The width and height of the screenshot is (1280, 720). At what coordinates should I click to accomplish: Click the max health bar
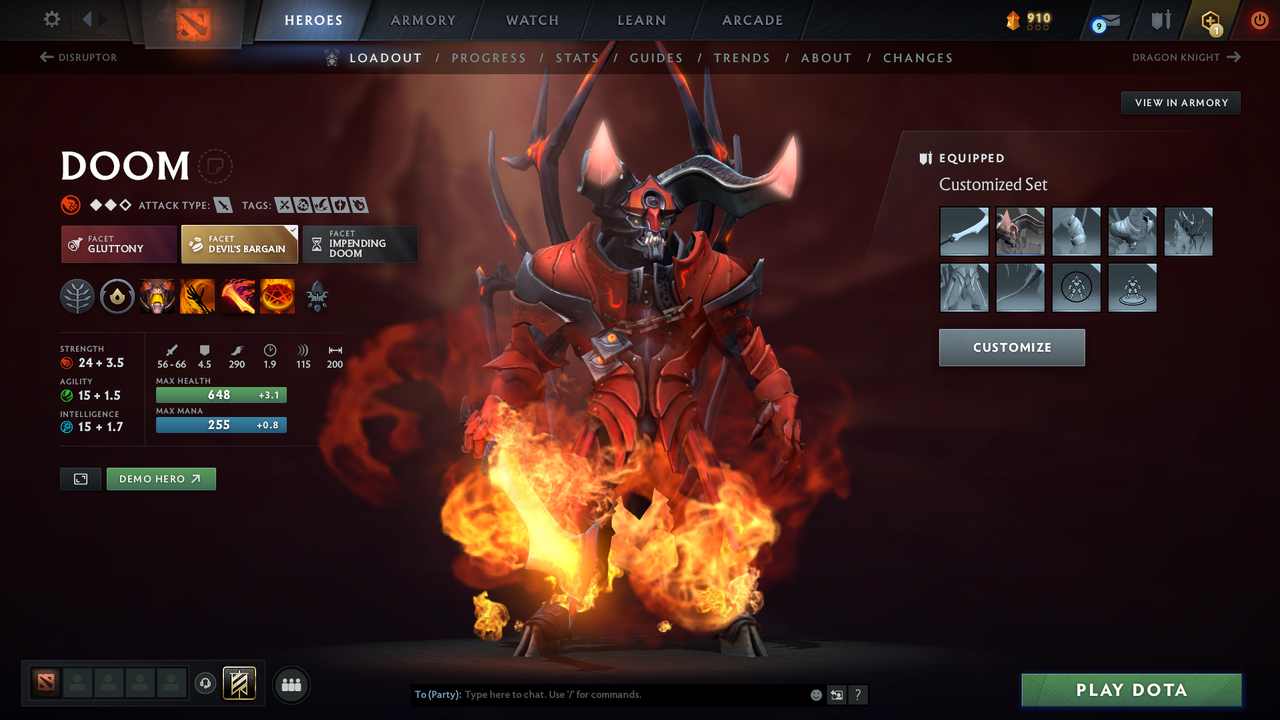point(221,395)
